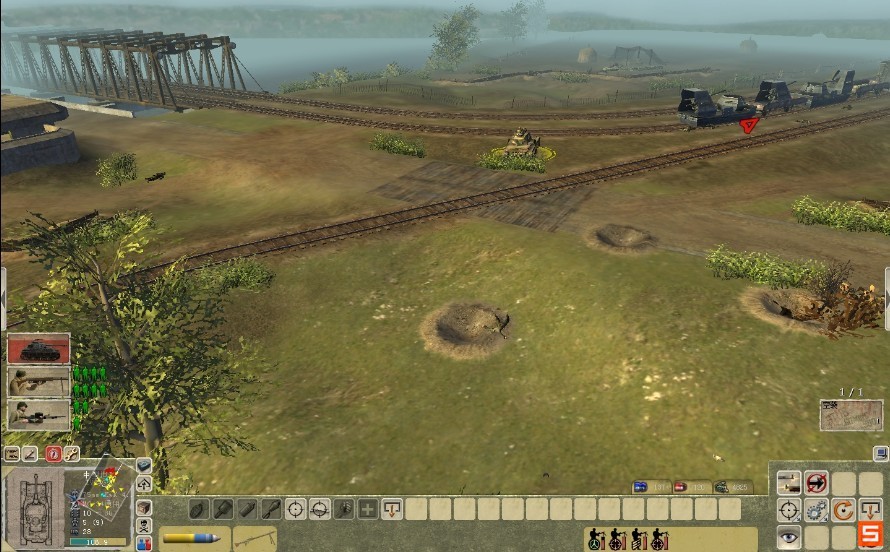This screenshot has height=552, width=890.
Task: Select the tank unit portrait
Action: pyautogui.click(x=39, y=349)
